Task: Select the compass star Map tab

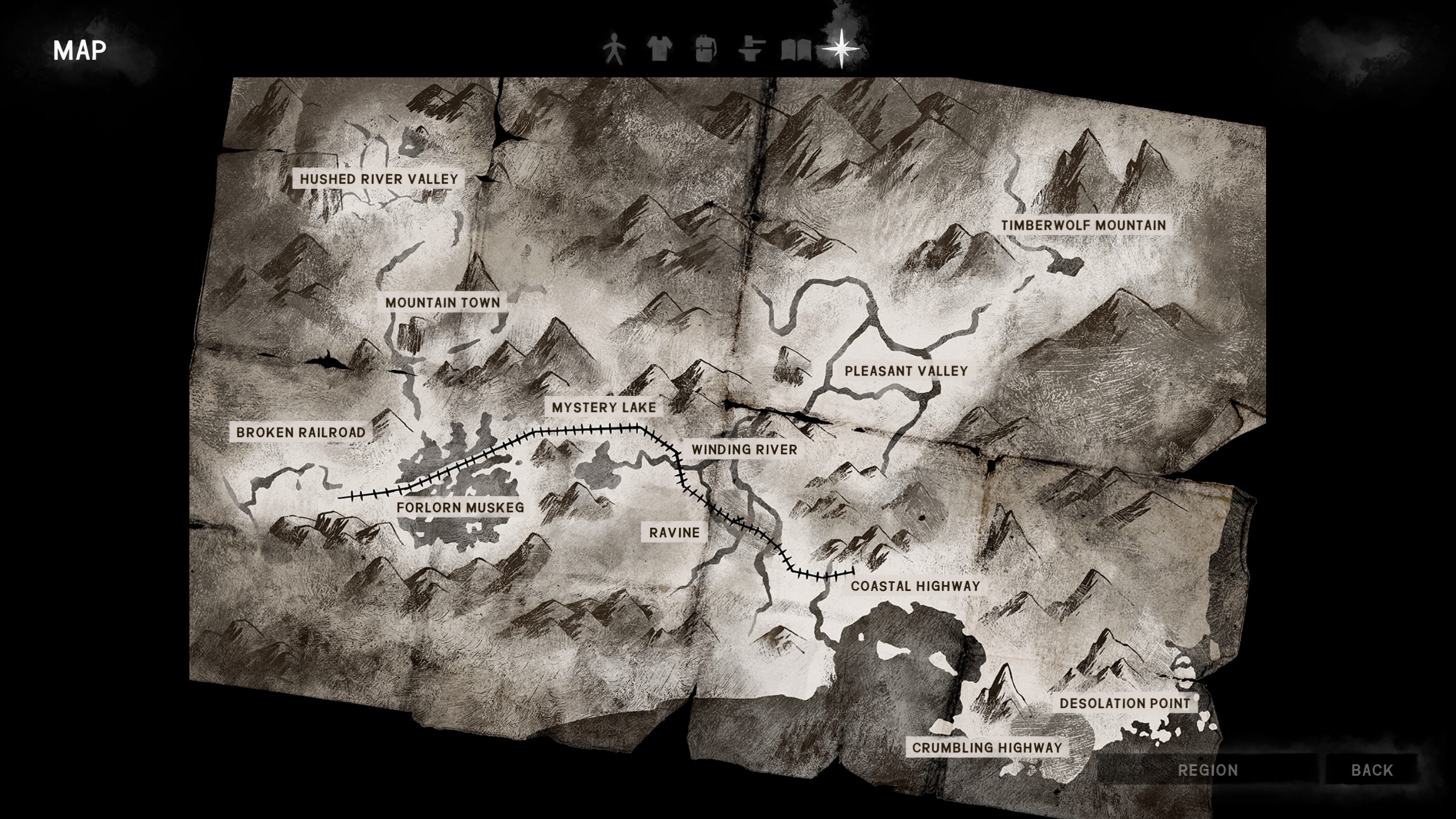Action: click(x=841, y=49)
